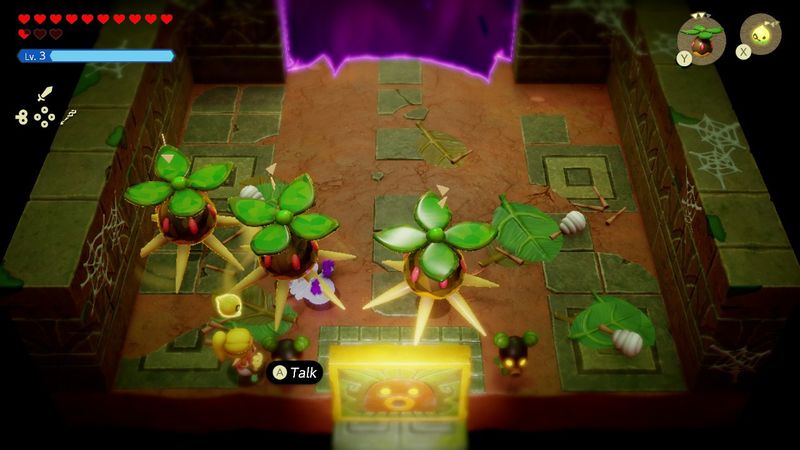This screenshot has width=800, height=450.
Task: Choose the Tri Rod wand icon
Action: [x=69, y=117]
